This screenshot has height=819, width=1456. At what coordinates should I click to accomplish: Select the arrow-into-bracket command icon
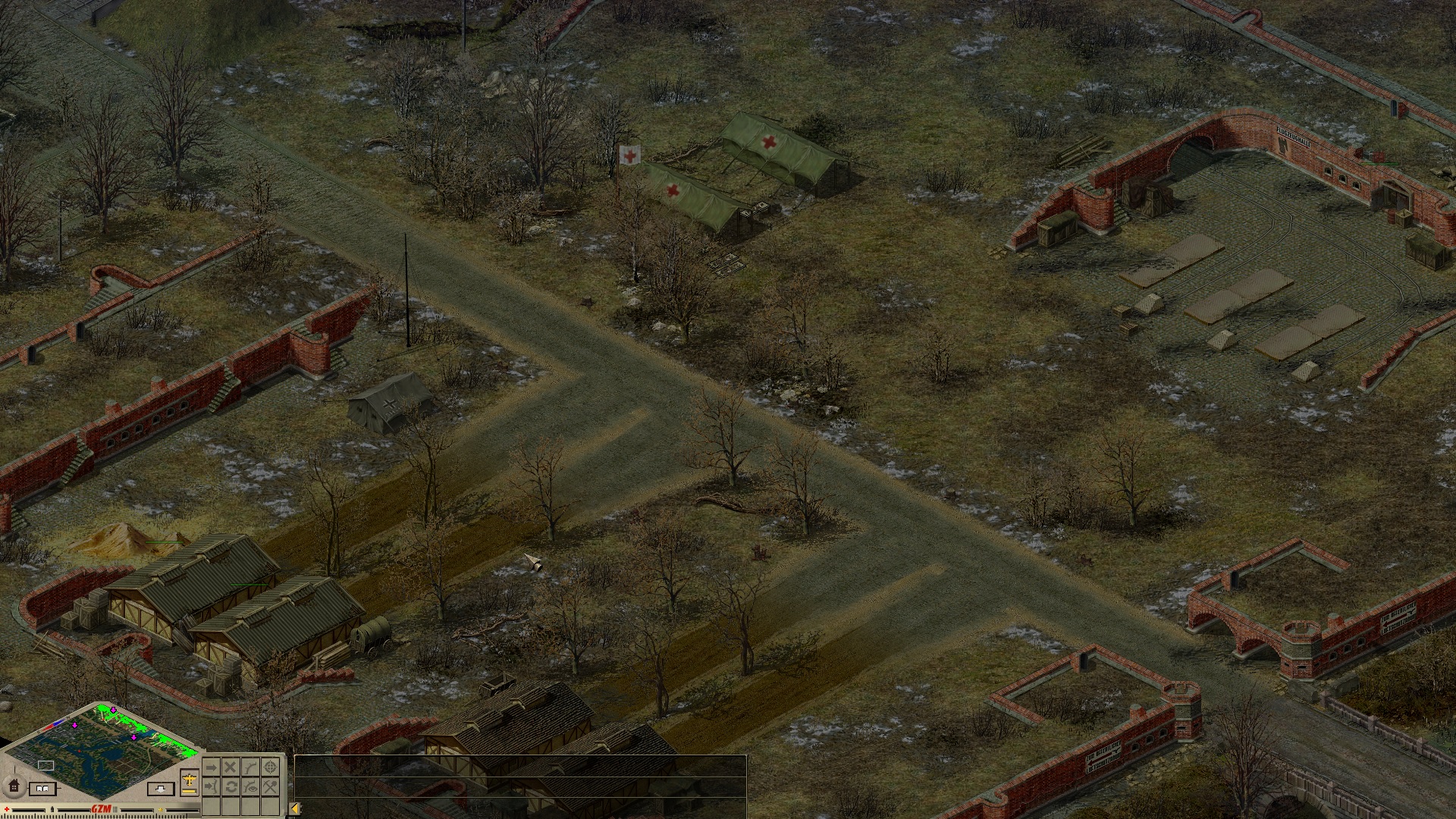coord(211,786)
